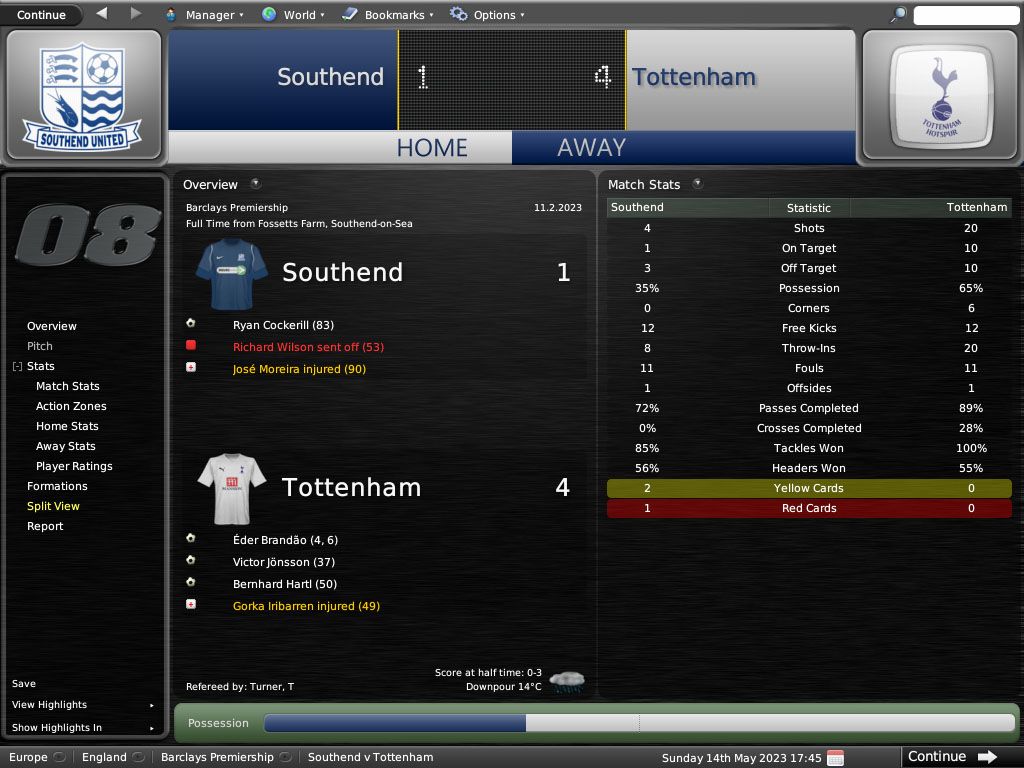
Task: Go back with the left arrow
Action: pos(102,14)
